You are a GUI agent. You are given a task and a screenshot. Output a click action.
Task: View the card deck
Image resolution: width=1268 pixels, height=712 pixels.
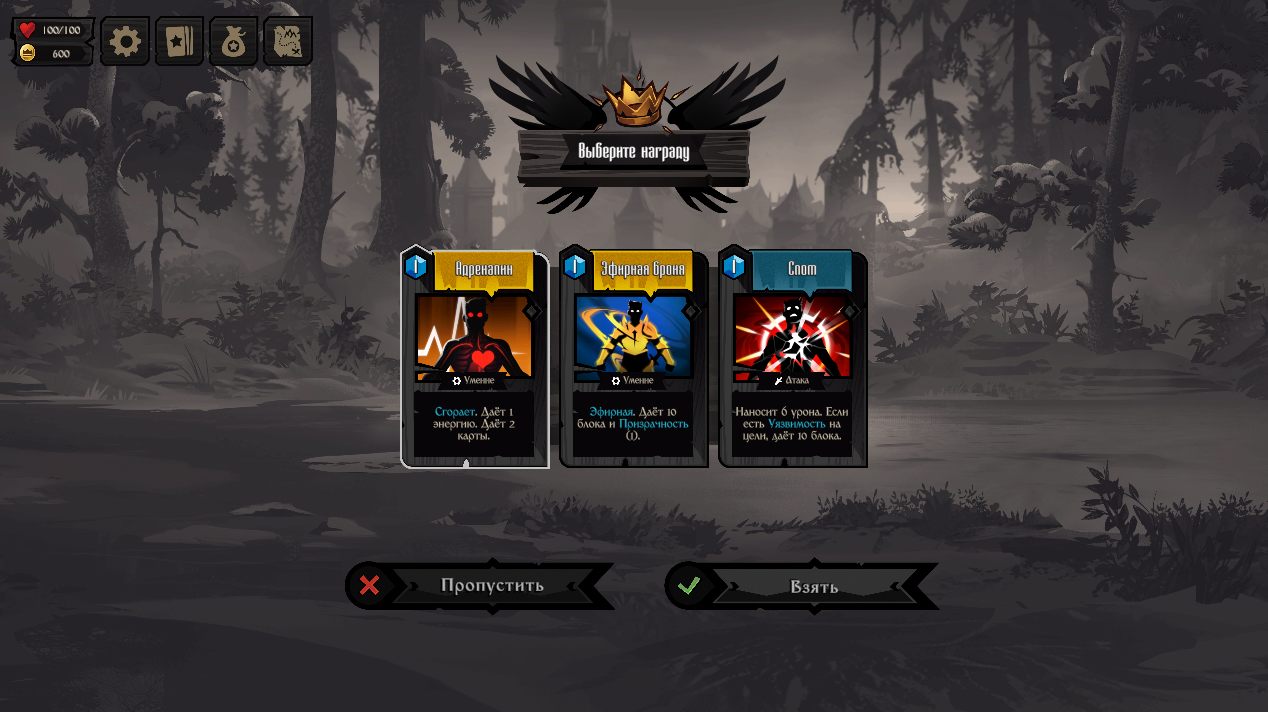pyautogui.click(x=179, y=42)
